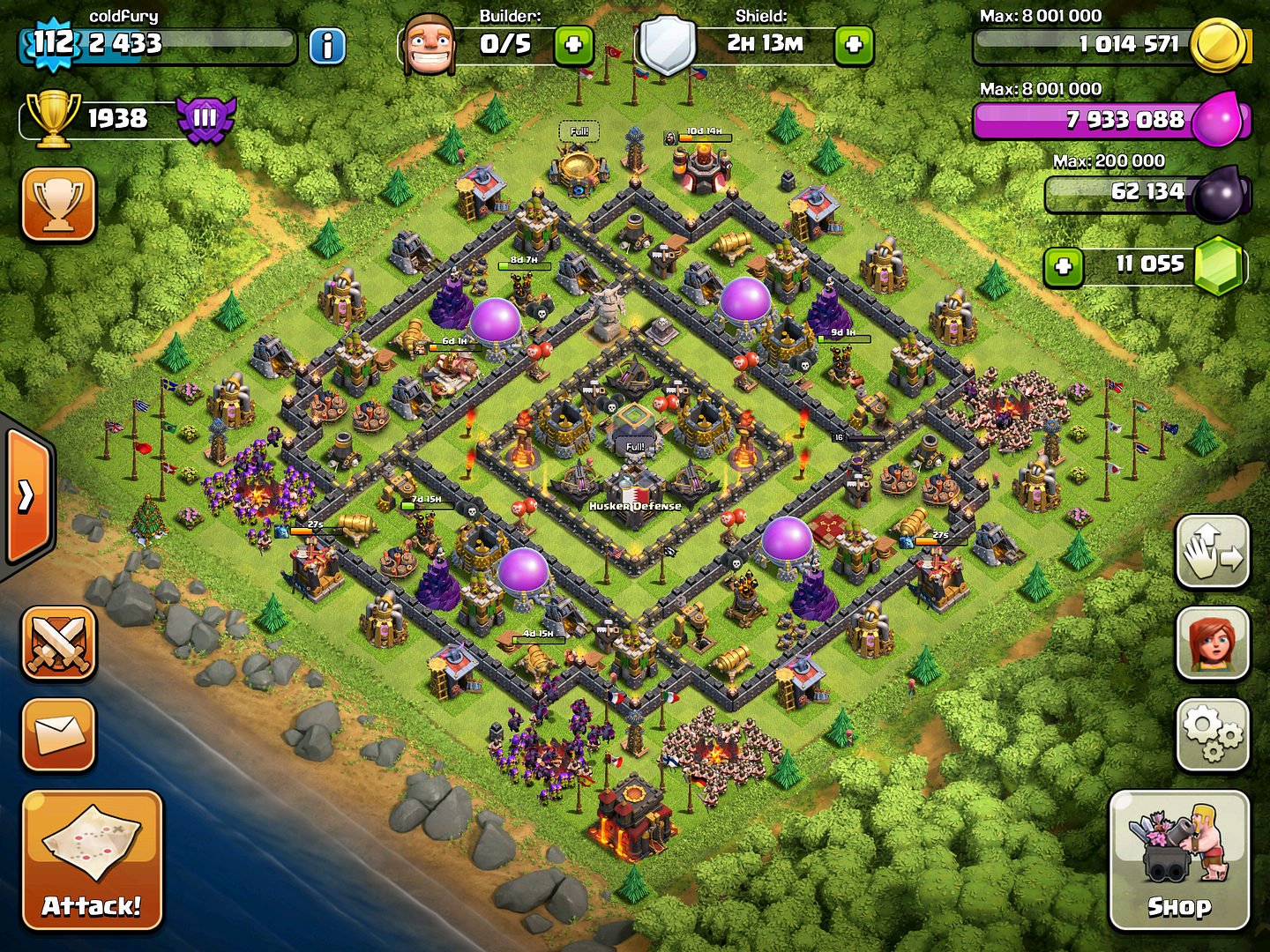
Task: Toggle the hand edit layout button
Action: [x=1213, y=553]
